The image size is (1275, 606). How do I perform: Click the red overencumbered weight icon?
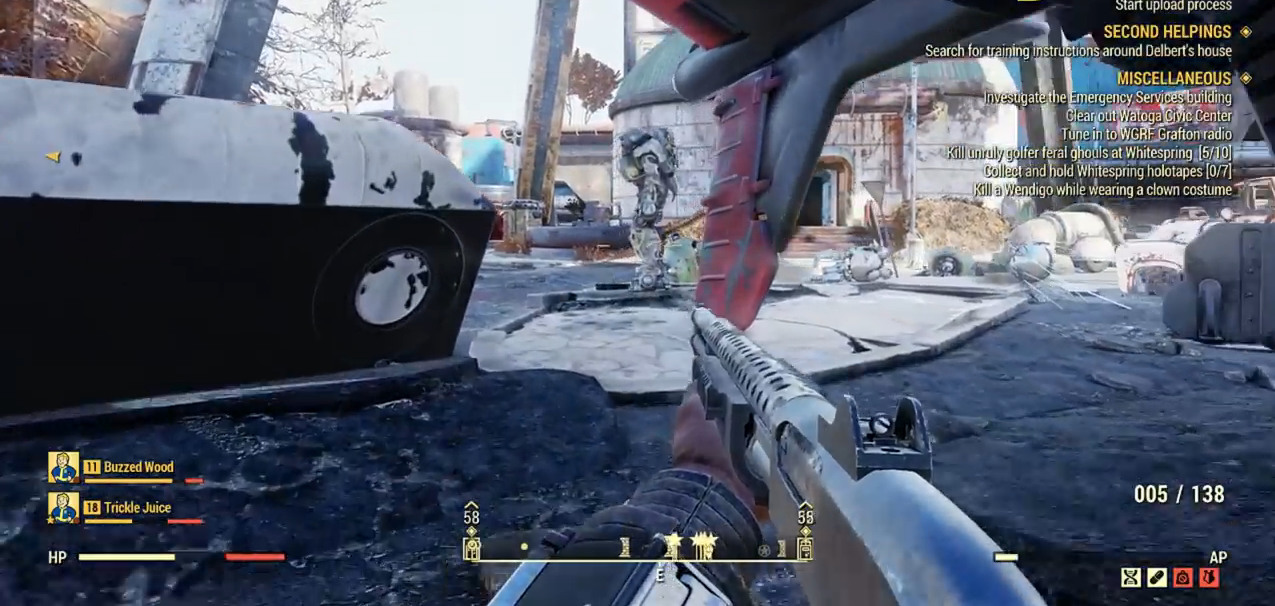click(x=1183, y=577)
